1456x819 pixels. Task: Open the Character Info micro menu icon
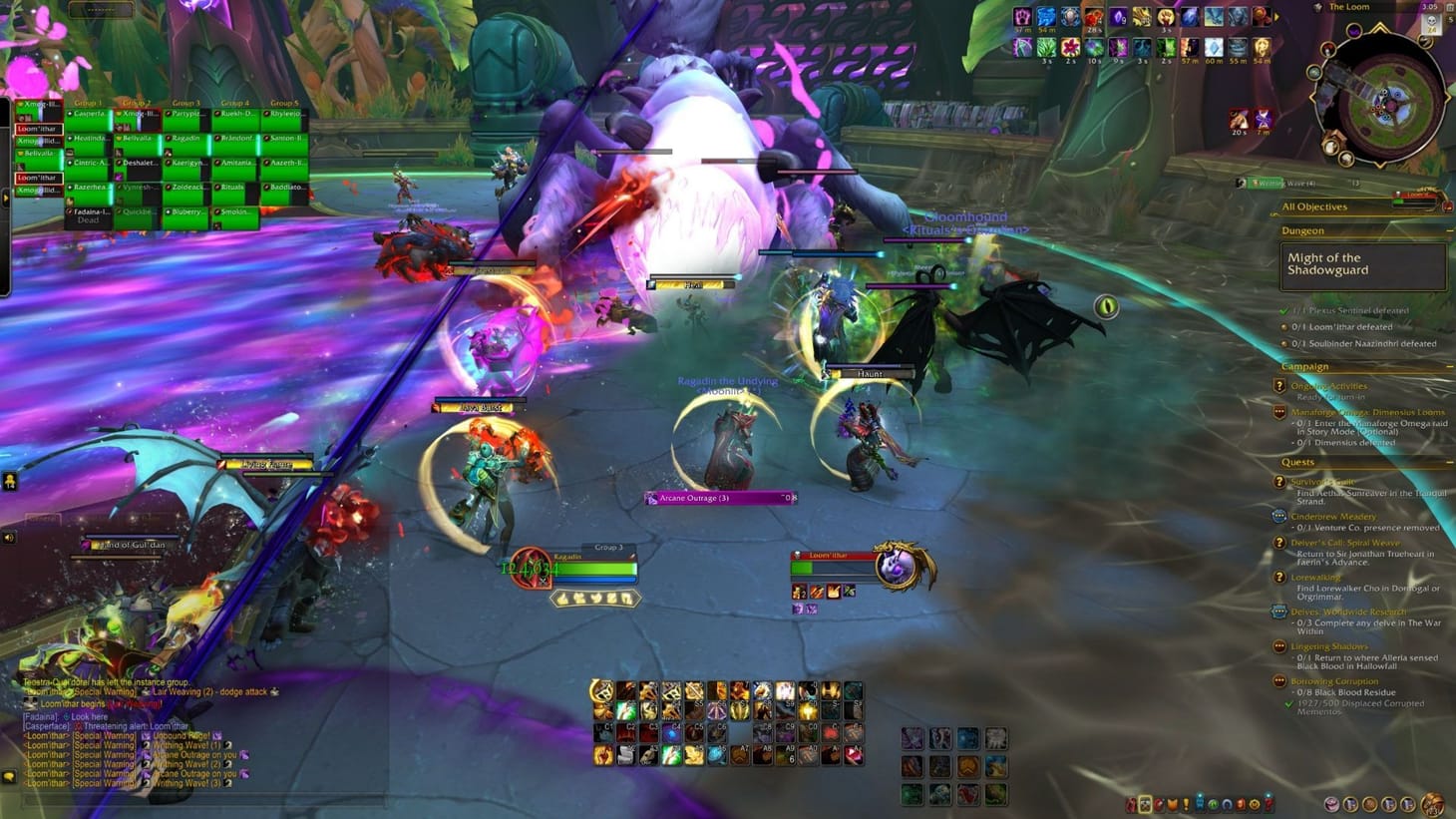(1145, 803)
